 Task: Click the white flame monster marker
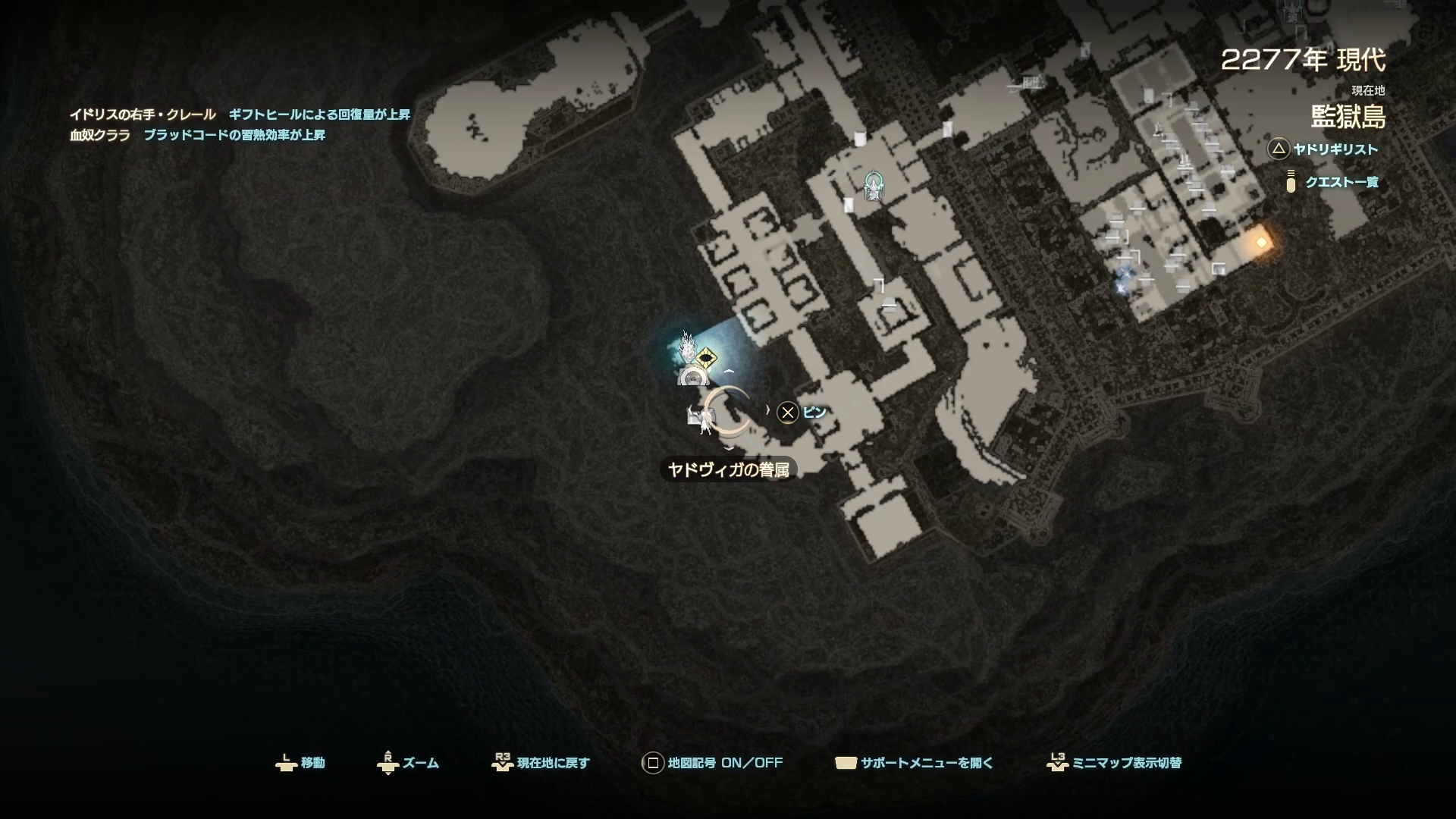pos(687,346)
